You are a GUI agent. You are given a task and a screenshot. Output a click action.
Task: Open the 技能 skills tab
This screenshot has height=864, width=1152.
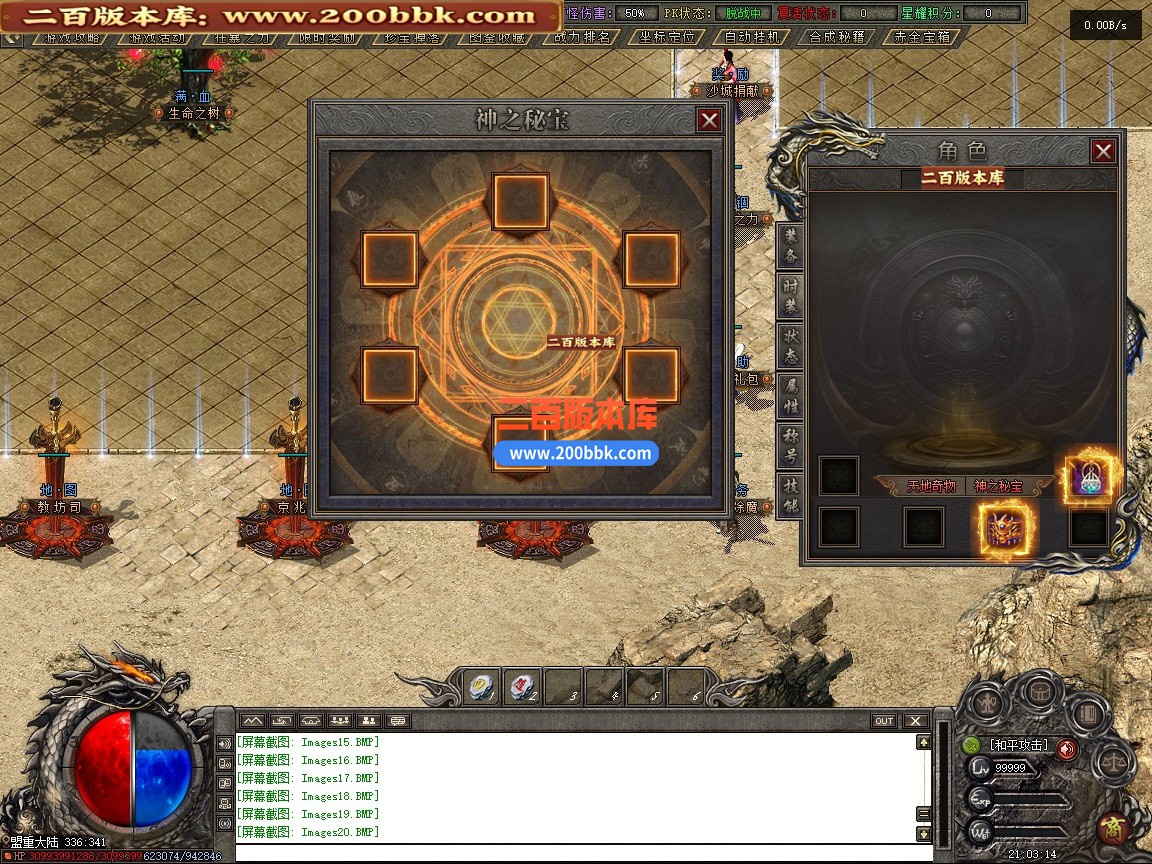click(x=791, y=496)
